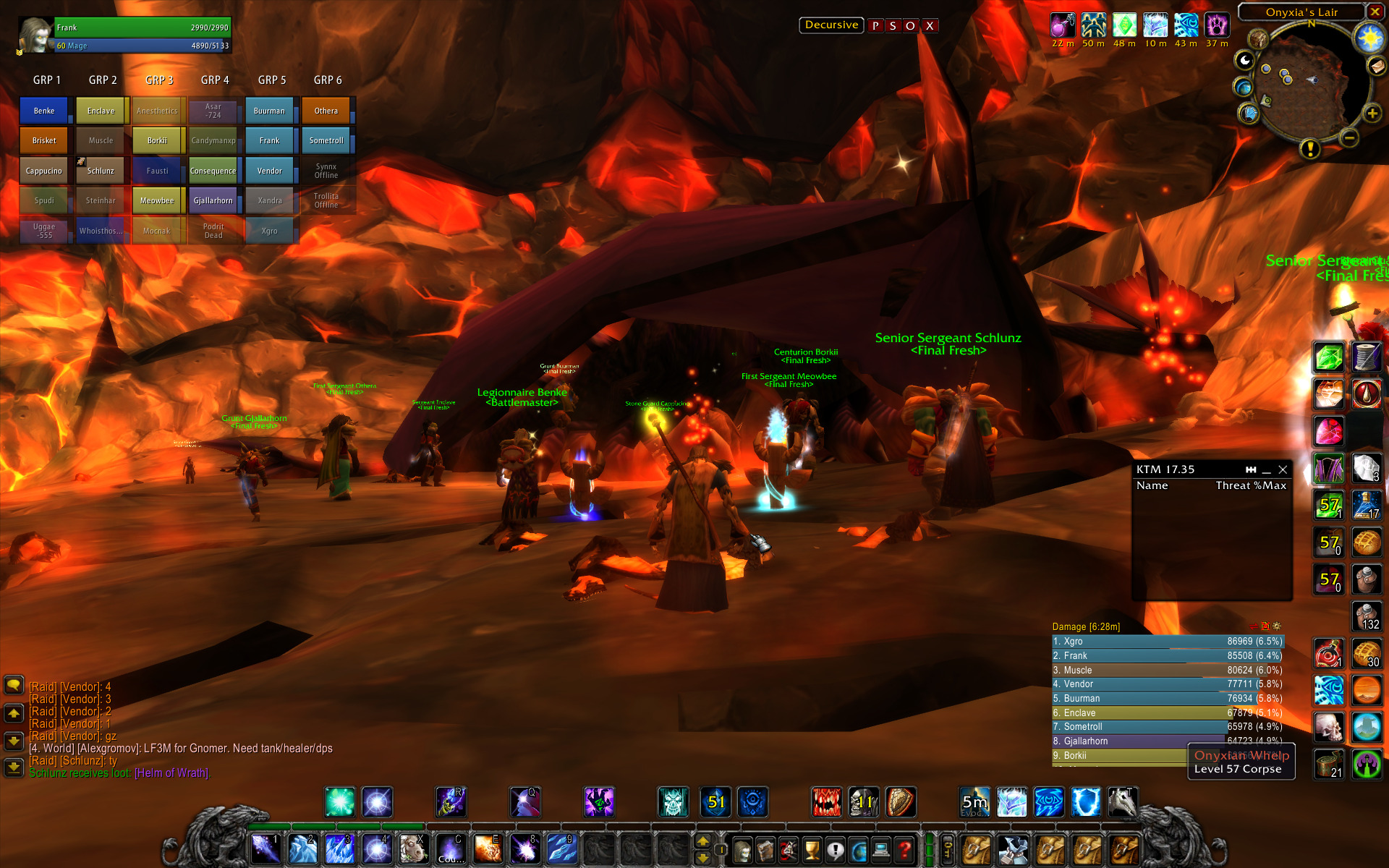
Task: Click the Decursive P button
Action: point(875,26)
